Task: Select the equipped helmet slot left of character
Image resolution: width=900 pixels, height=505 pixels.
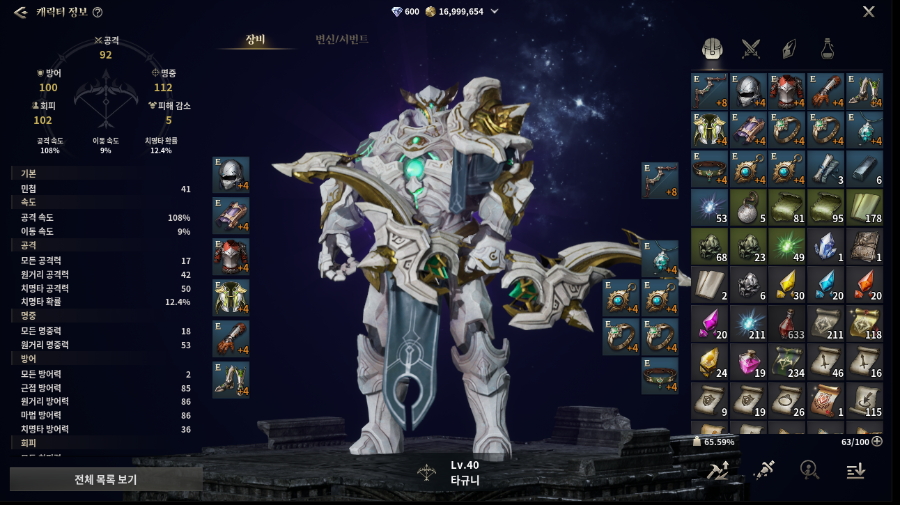Action: point(231,174)
